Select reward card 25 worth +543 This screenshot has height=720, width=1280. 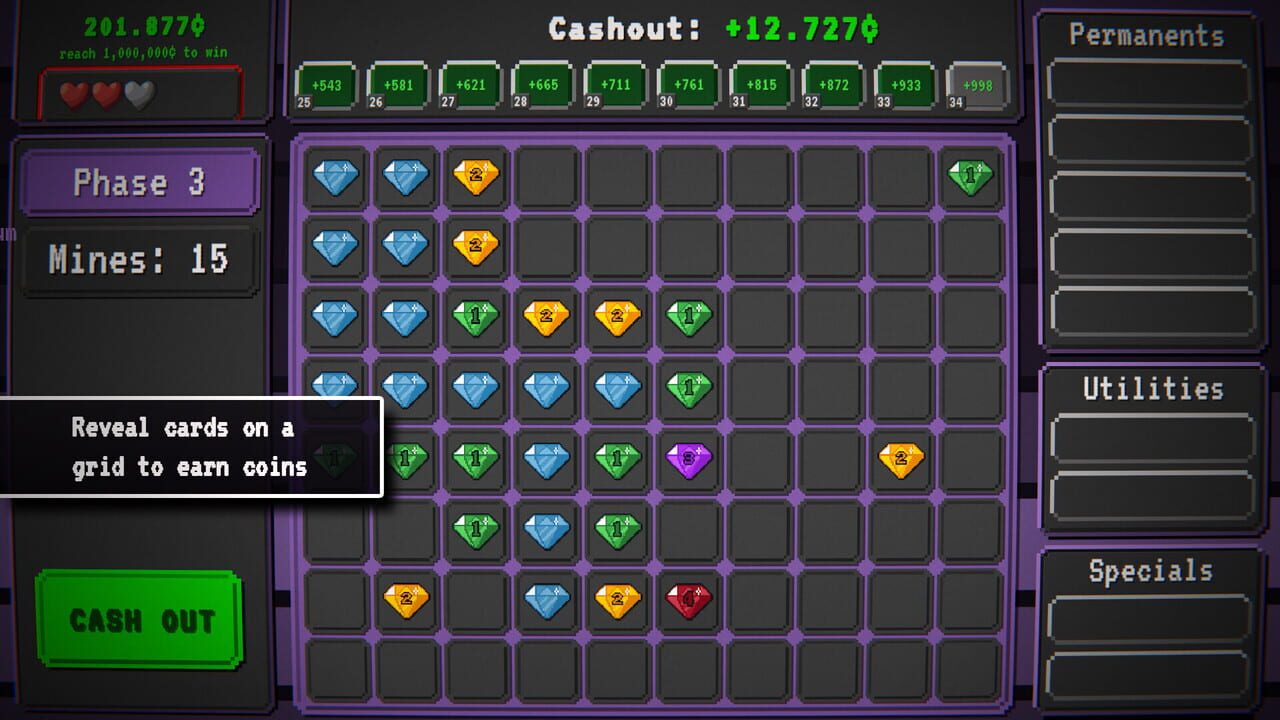click(x=325, y=85)
